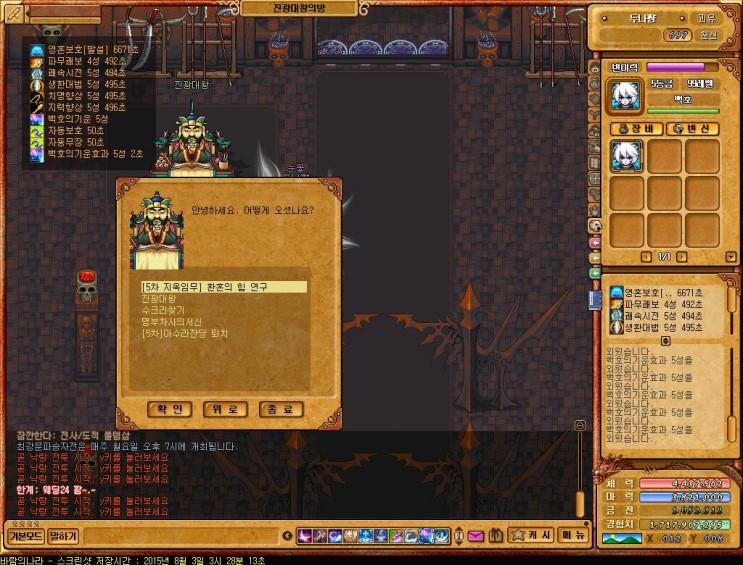Confirm with the 확인 button
Screen dimensions: 743x565
pyautogui.click(x=170, y=409)
